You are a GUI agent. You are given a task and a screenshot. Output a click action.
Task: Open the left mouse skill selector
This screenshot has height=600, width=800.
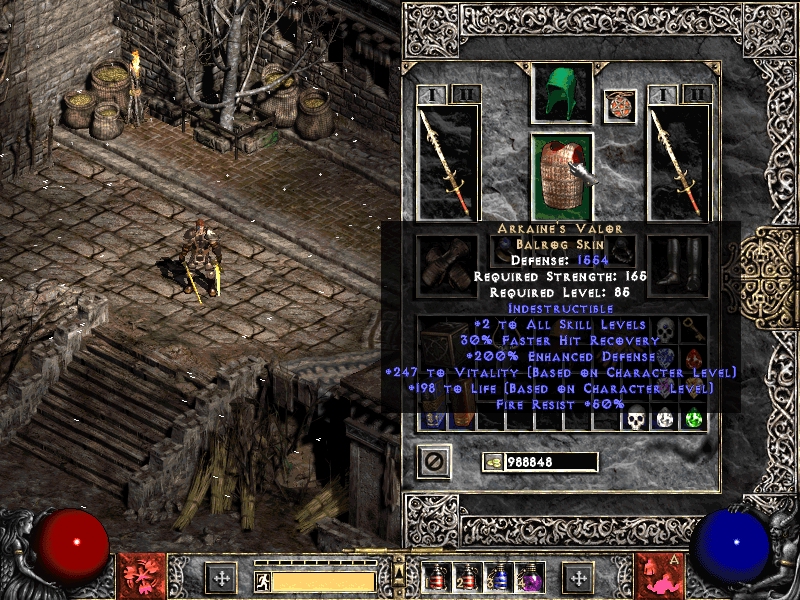point(140,576)
